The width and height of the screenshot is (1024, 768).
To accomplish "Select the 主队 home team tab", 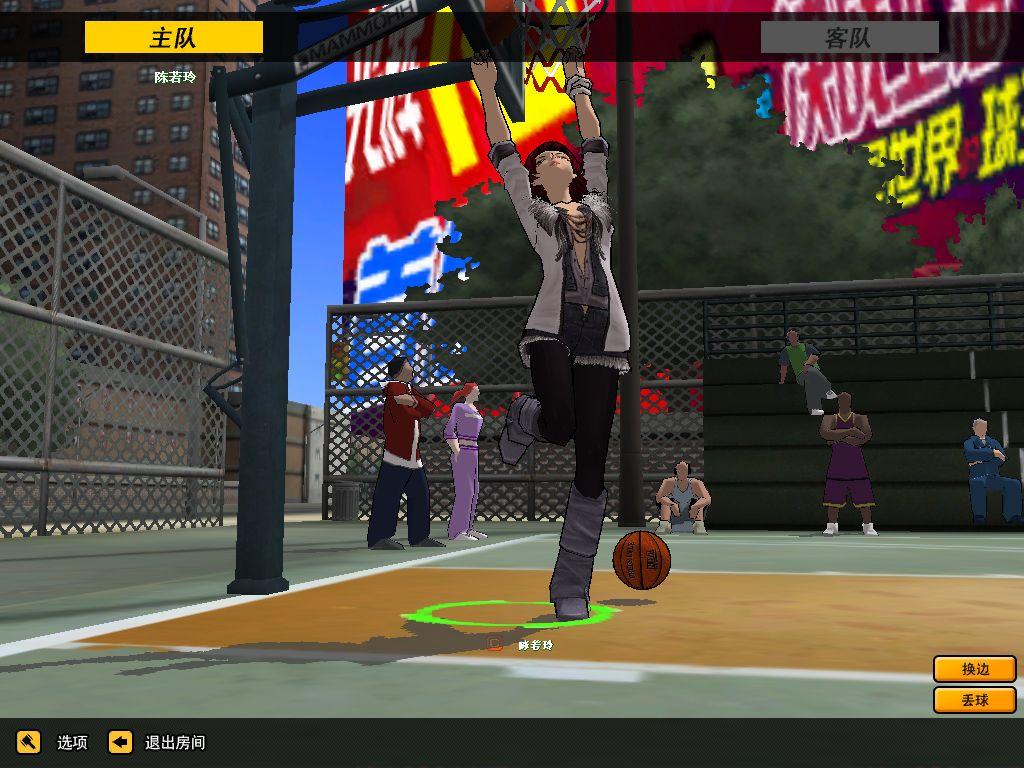I will coord(173,38).
